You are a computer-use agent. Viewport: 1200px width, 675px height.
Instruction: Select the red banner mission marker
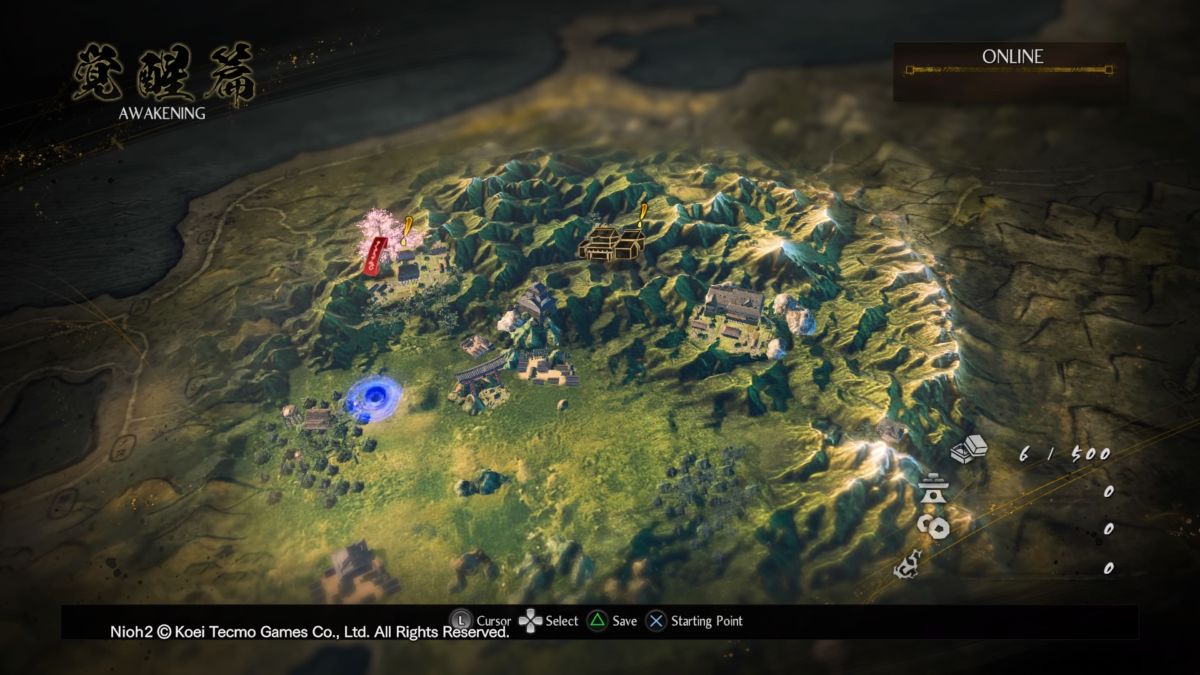(376, 255)
